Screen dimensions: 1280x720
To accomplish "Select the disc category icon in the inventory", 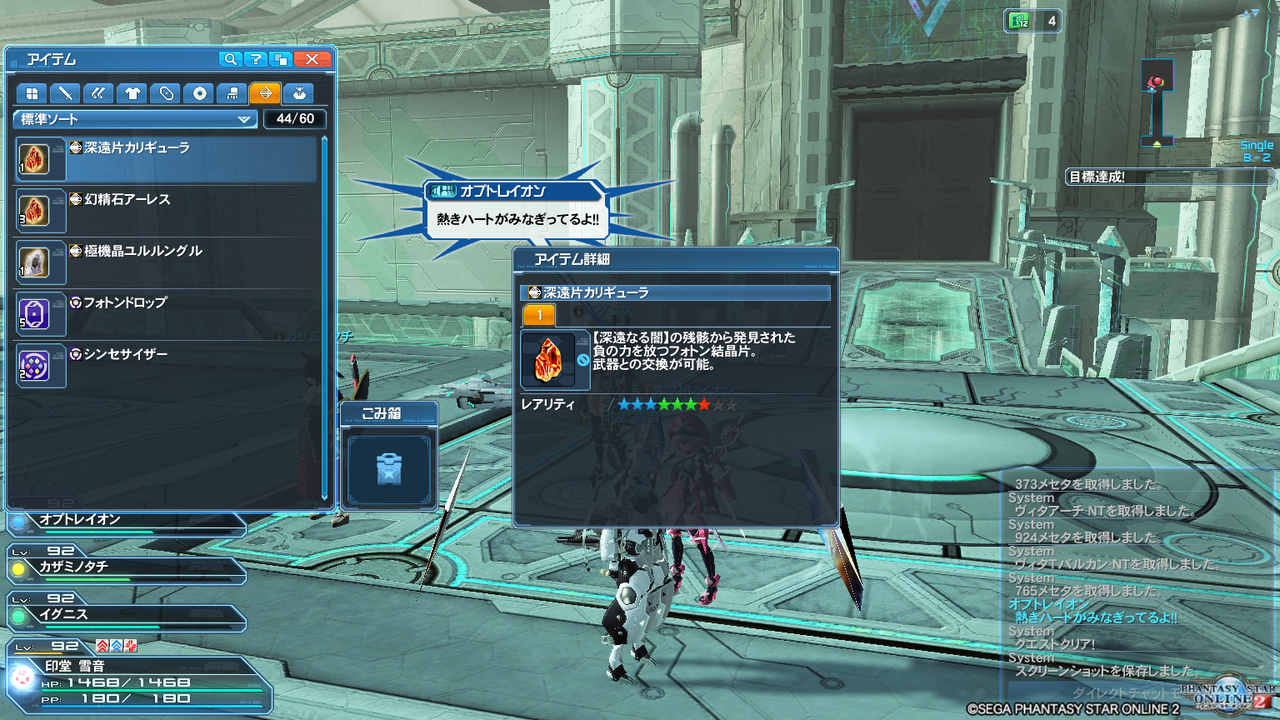I will point(200,93).
